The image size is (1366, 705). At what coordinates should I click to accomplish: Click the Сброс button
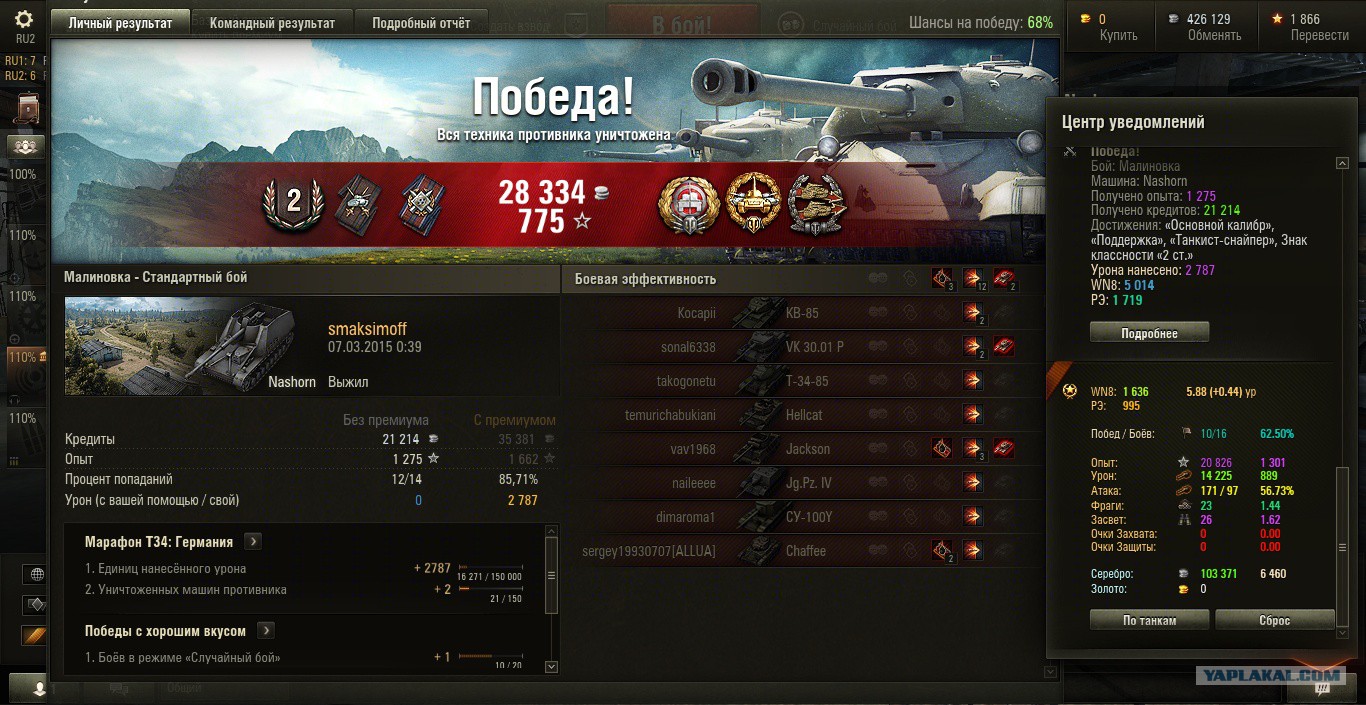tap(1274, 620)
